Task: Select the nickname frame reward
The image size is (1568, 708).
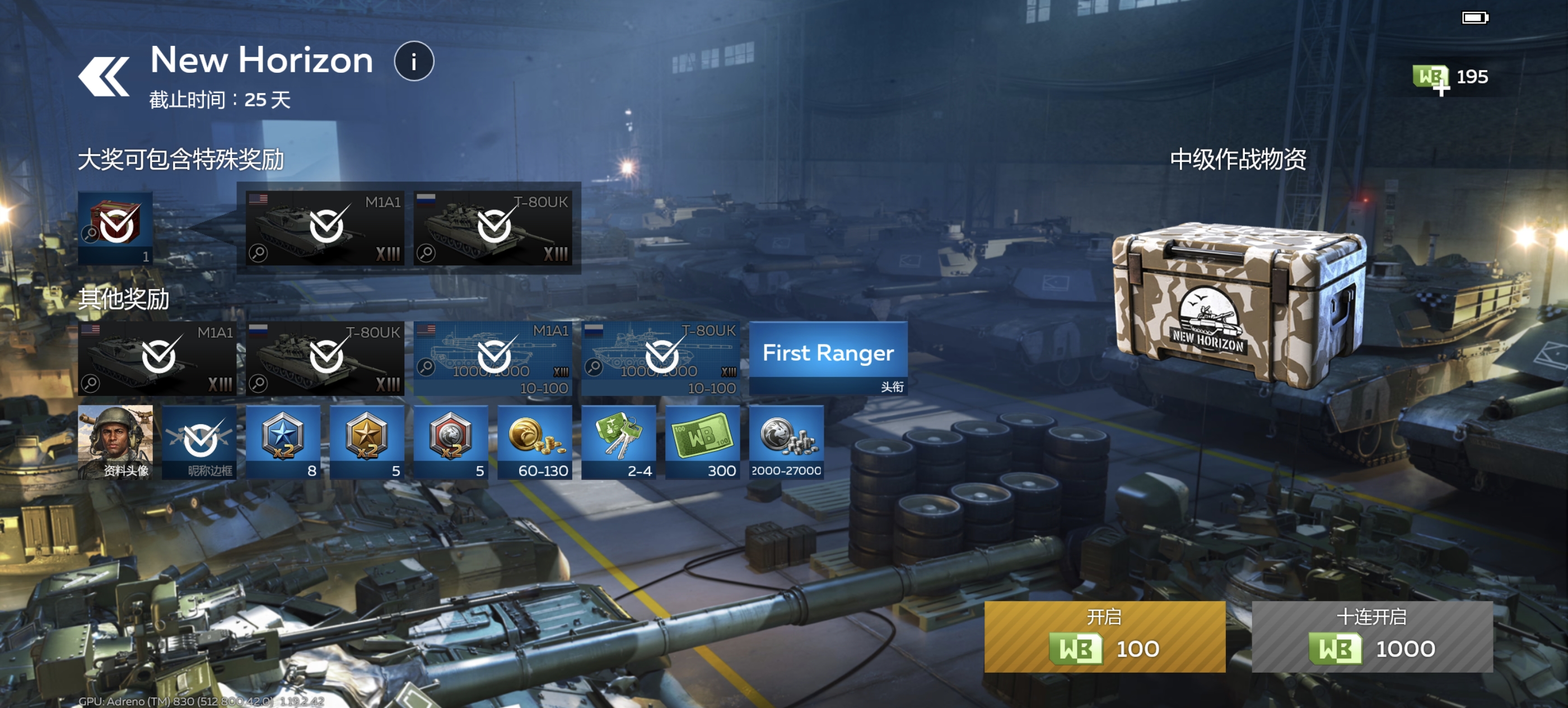Action: (199, 442)
